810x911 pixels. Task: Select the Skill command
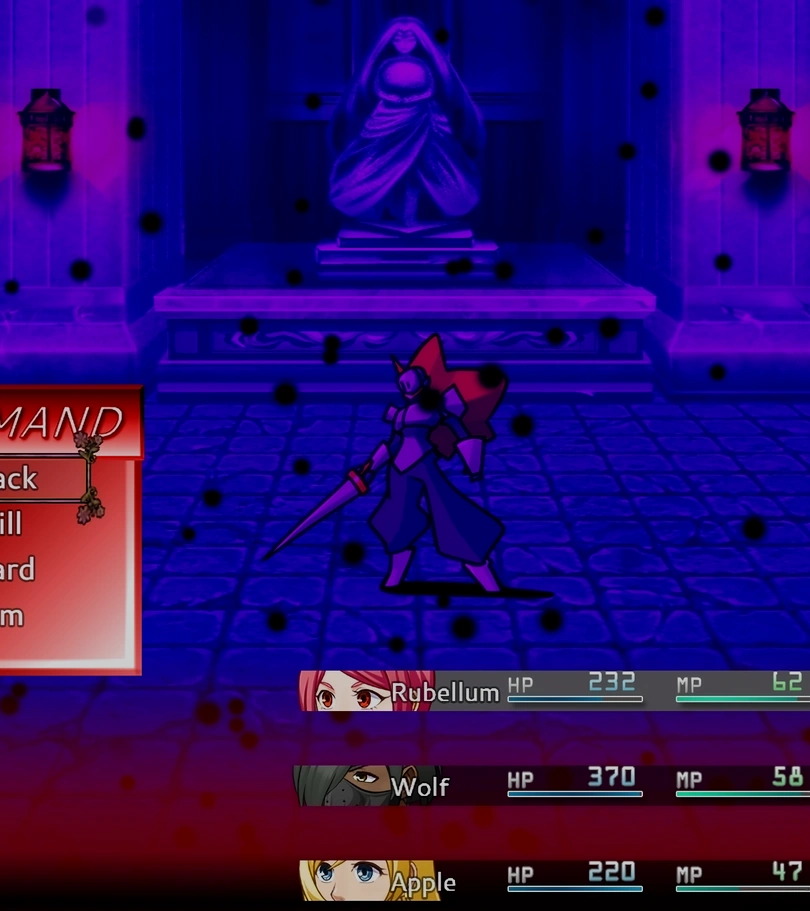20,523
